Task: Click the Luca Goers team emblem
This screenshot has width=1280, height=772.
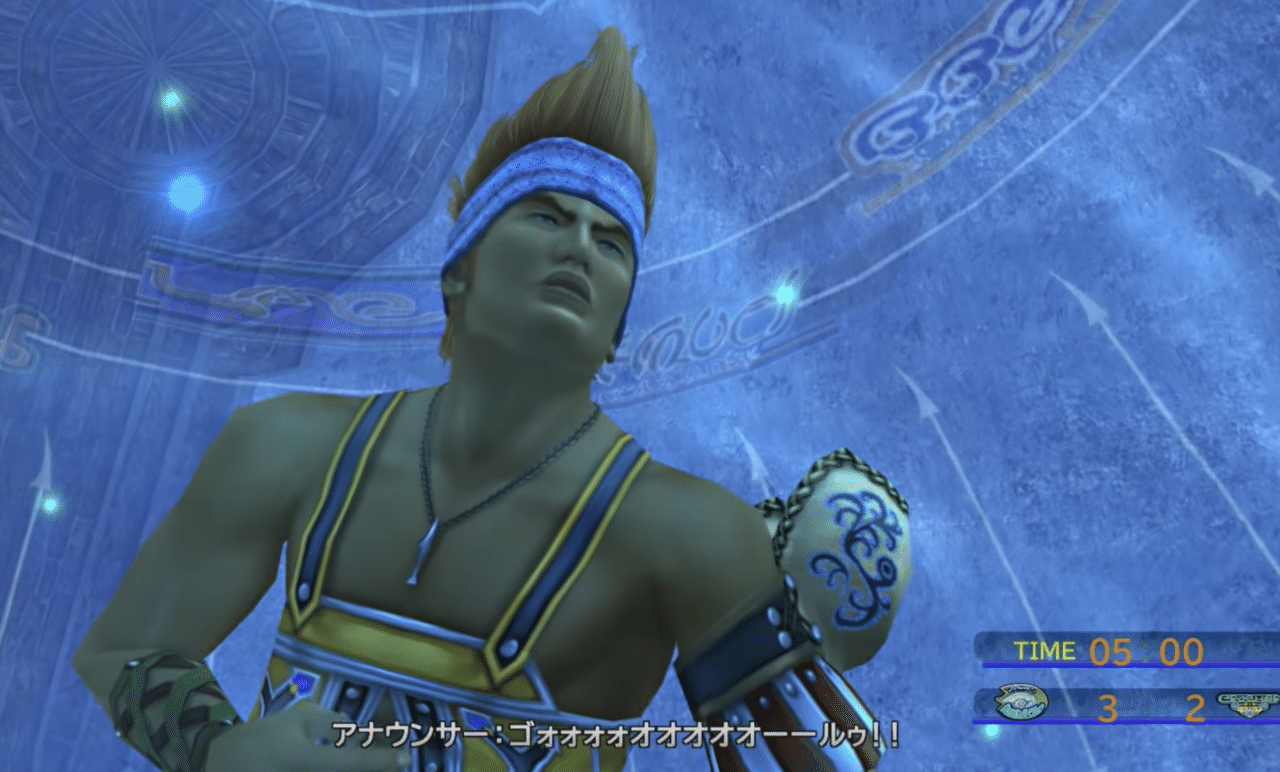Action: 1250,703
